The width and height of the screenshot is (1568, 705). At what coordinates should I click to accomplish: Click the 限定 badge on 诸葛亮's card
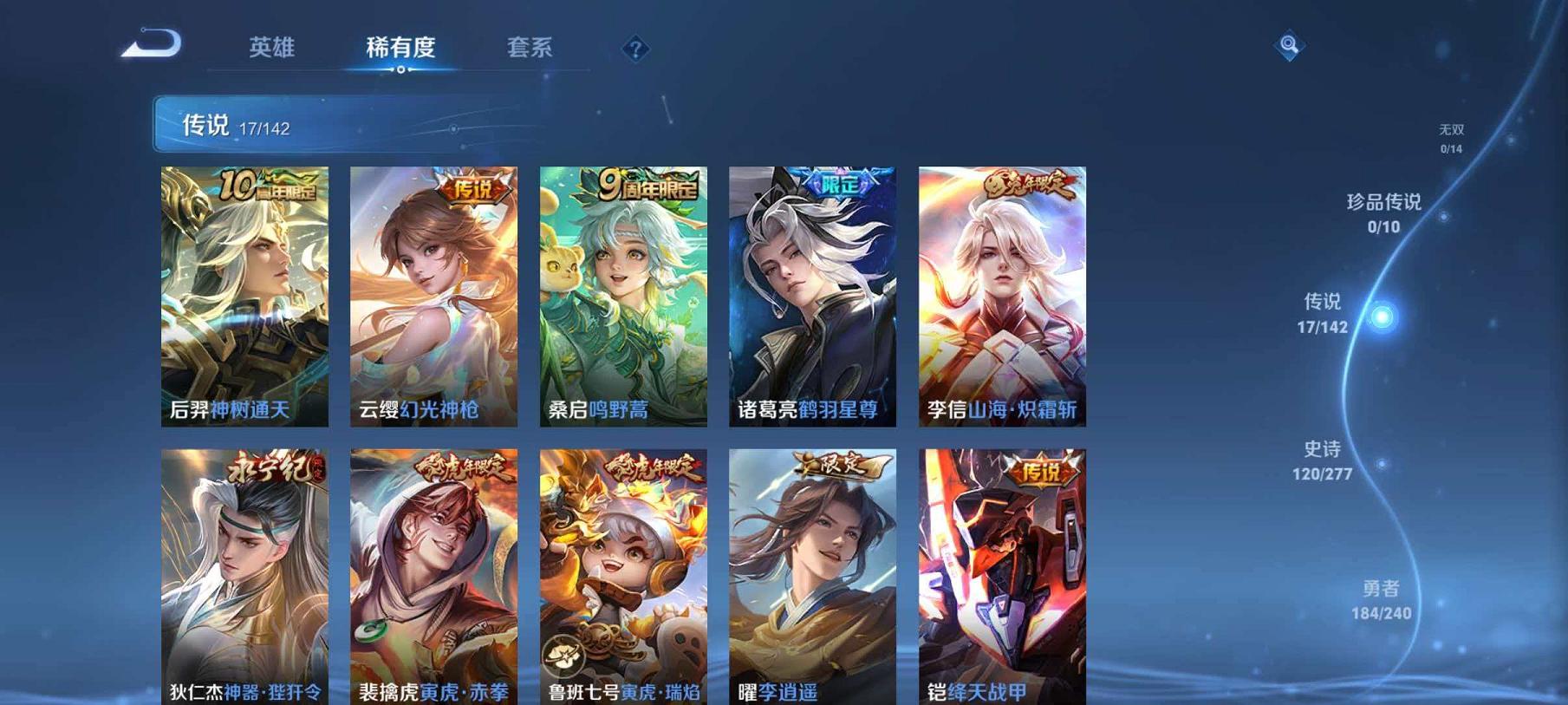click(x=839, y=182)
